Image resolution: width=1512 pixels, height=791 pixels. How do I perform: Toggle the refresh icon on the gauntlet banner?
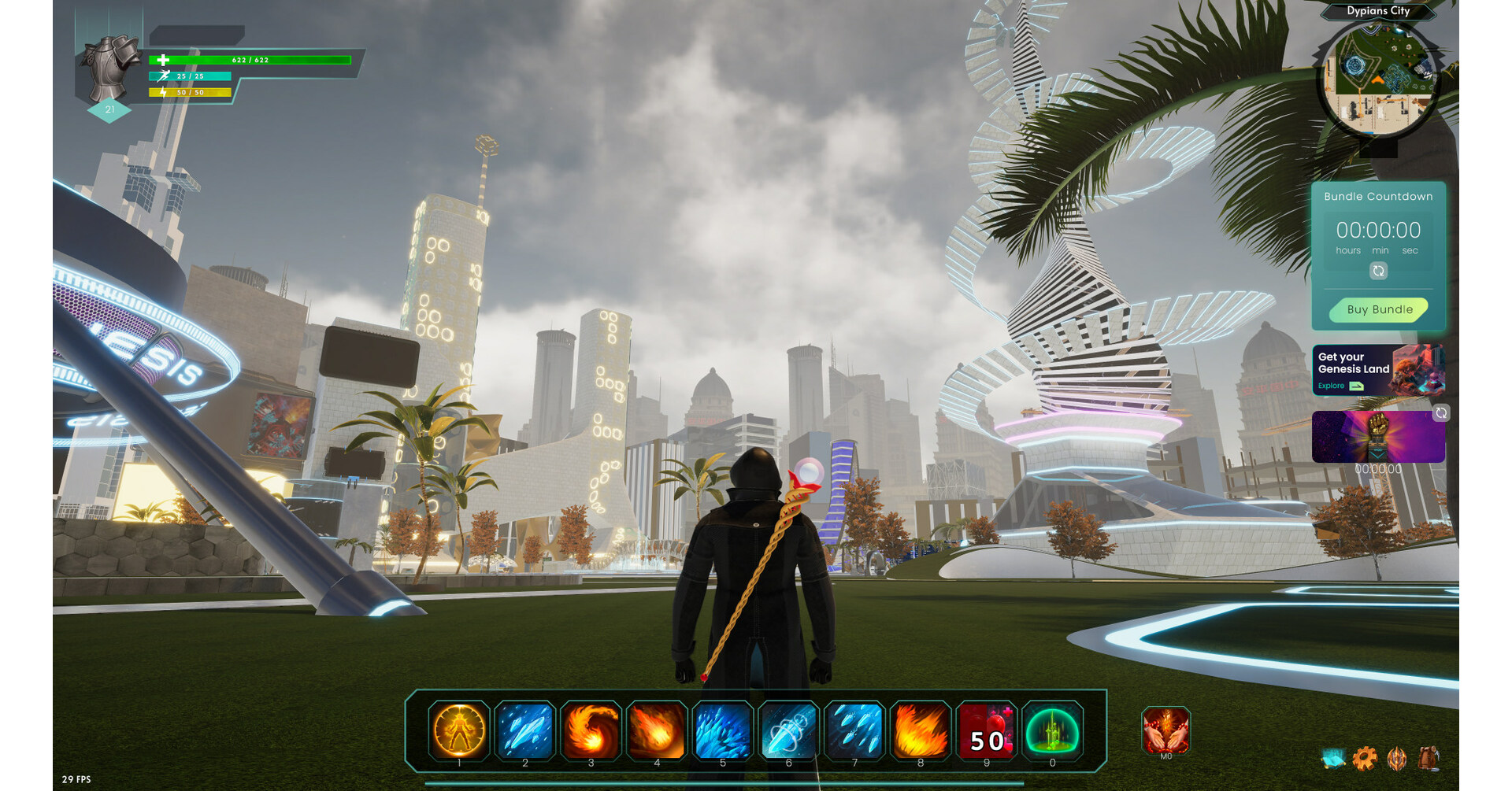tap(1440, 413)
